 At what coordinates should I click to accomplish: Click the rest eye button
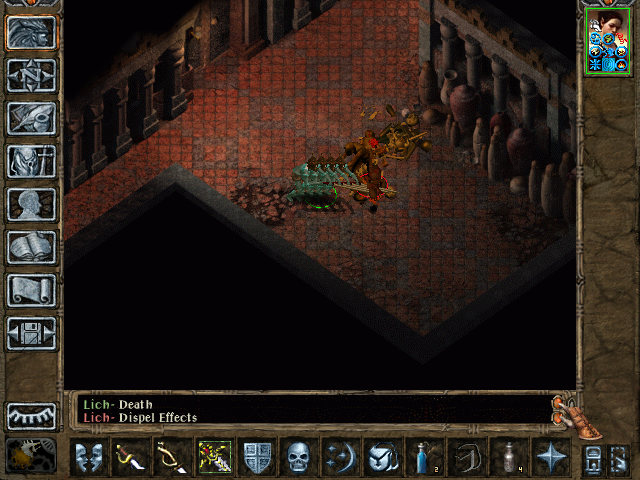[x=31, y=415]
